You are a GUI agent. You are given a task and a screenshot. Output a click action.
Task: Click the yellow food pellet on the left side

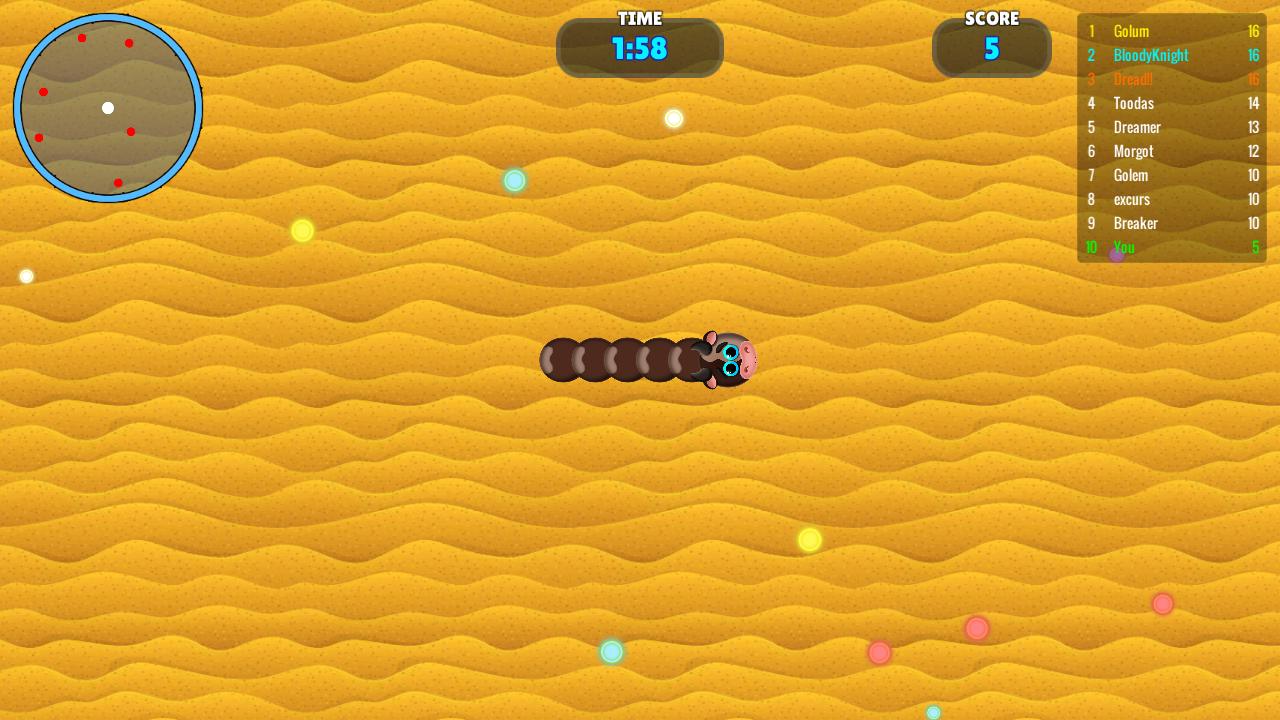point(301,231)
